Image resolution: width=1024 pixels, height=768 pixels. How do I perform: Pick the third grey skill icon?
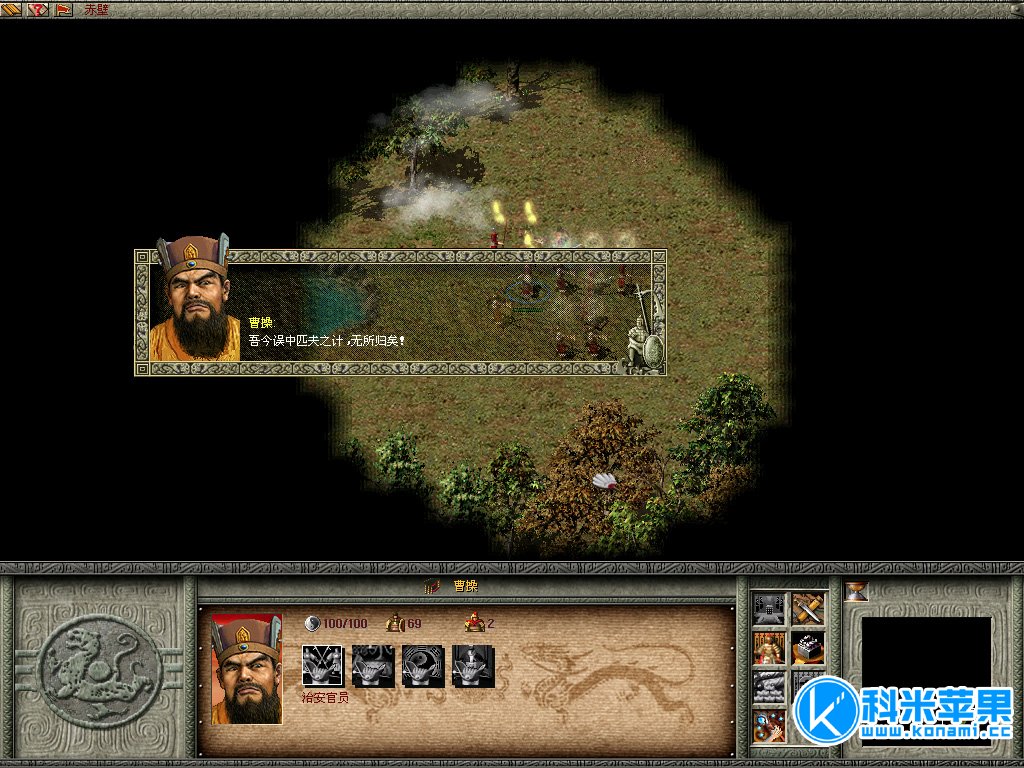coord(420,665)
